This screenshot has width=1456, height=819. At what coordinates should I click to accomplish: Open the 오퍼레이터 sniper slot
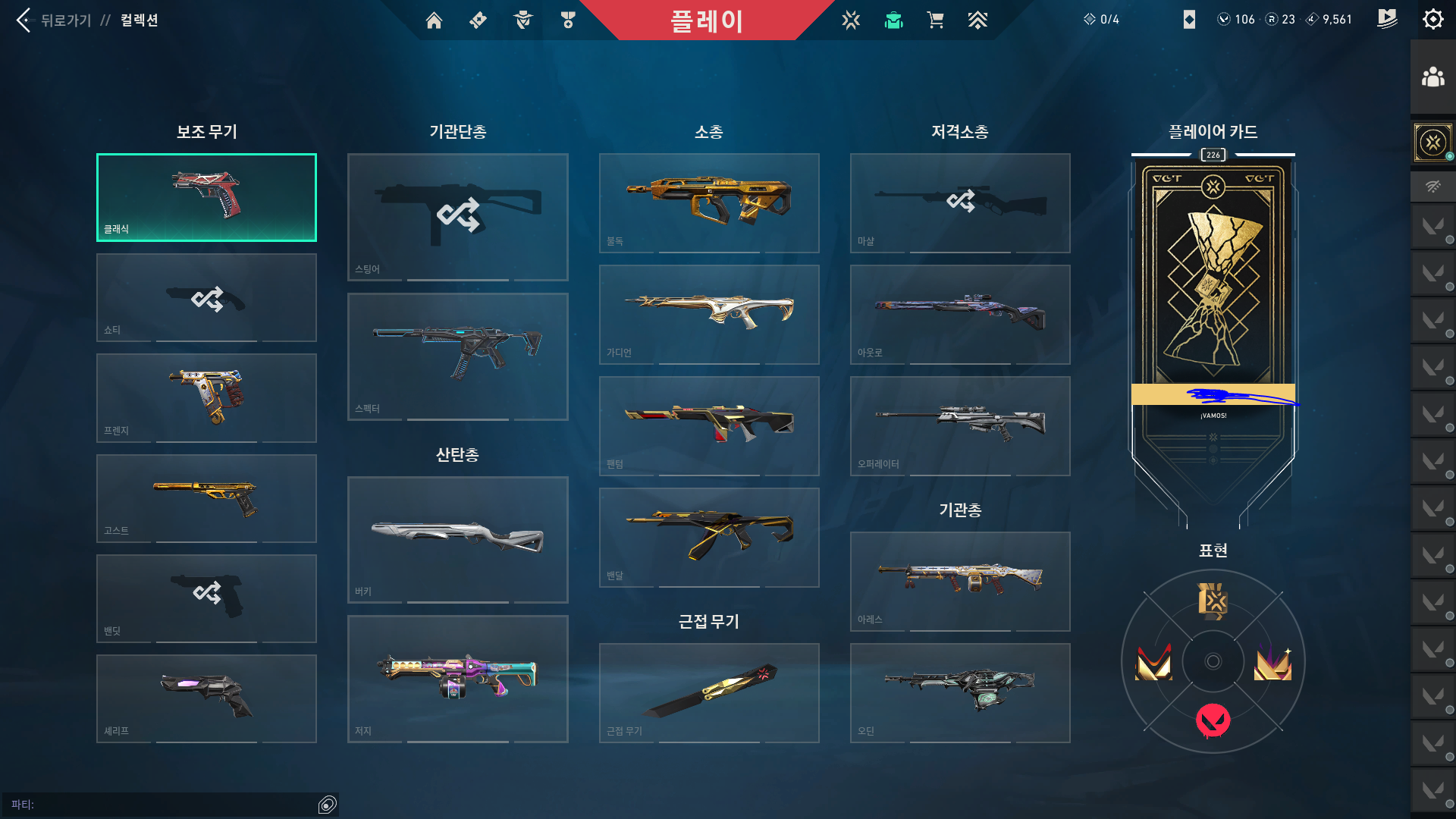960,425
